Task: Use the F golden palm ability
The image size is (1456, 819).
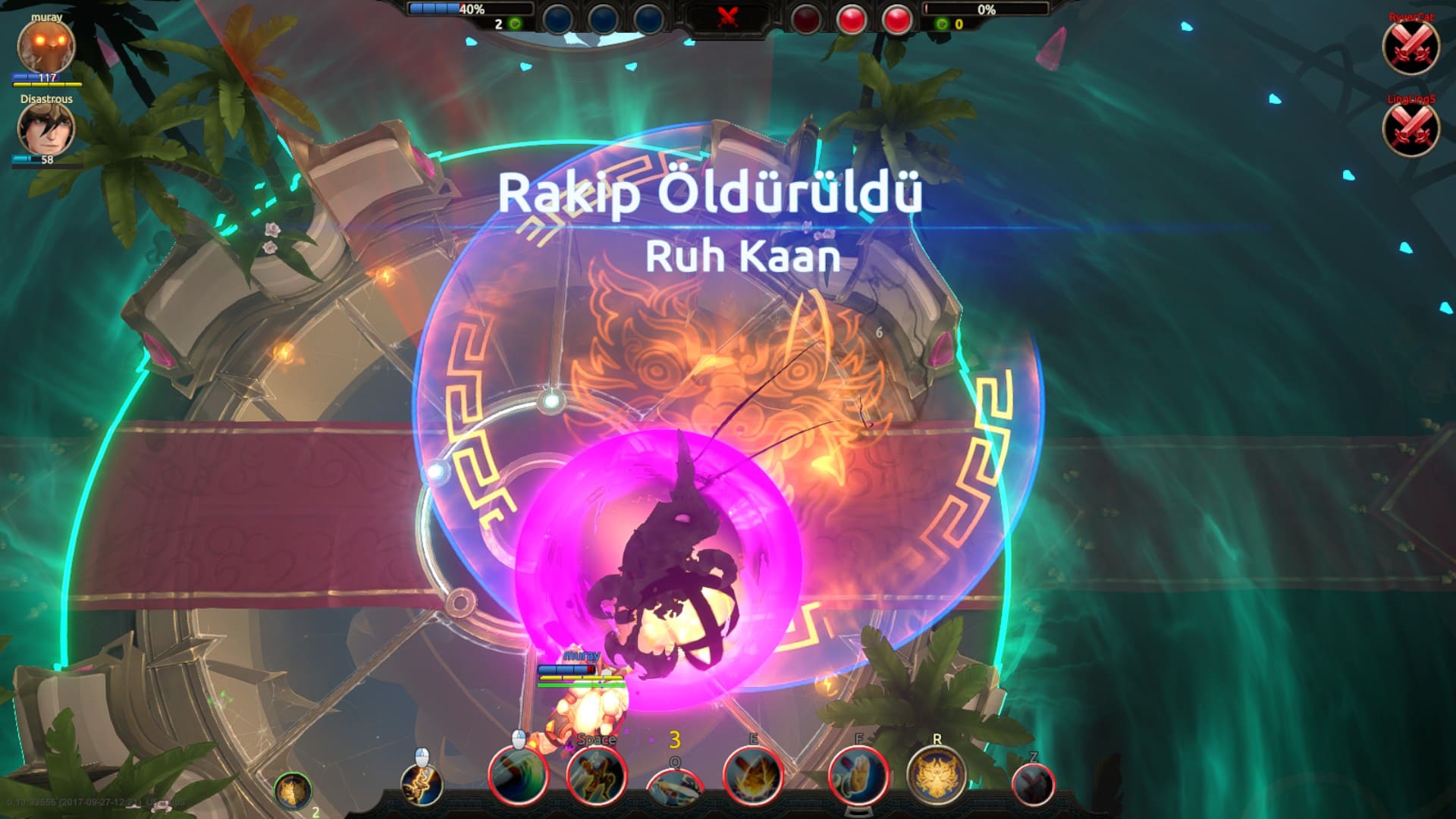Action: (x=859, y=776)
